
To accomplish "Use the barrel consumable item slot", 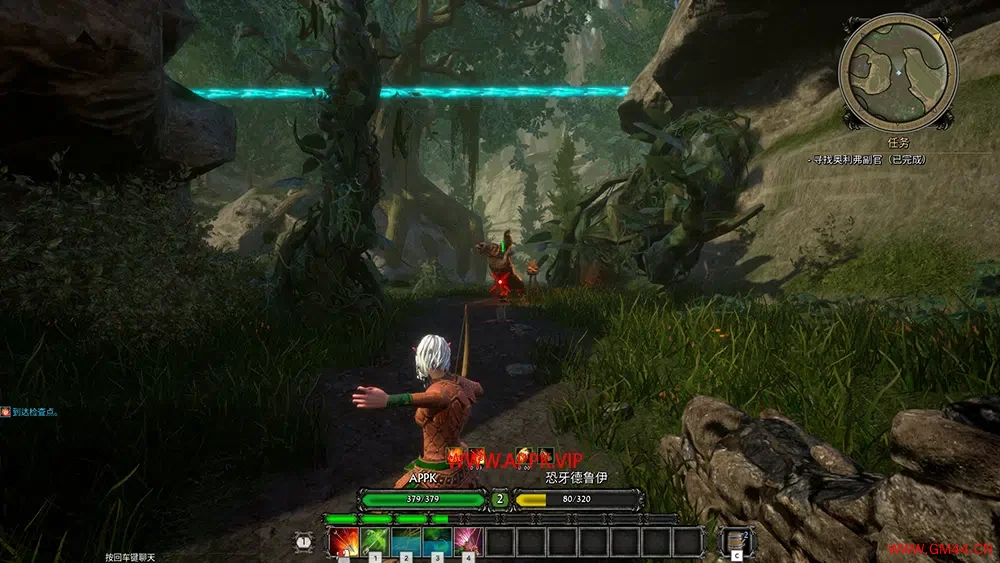I will coord(736,541).
